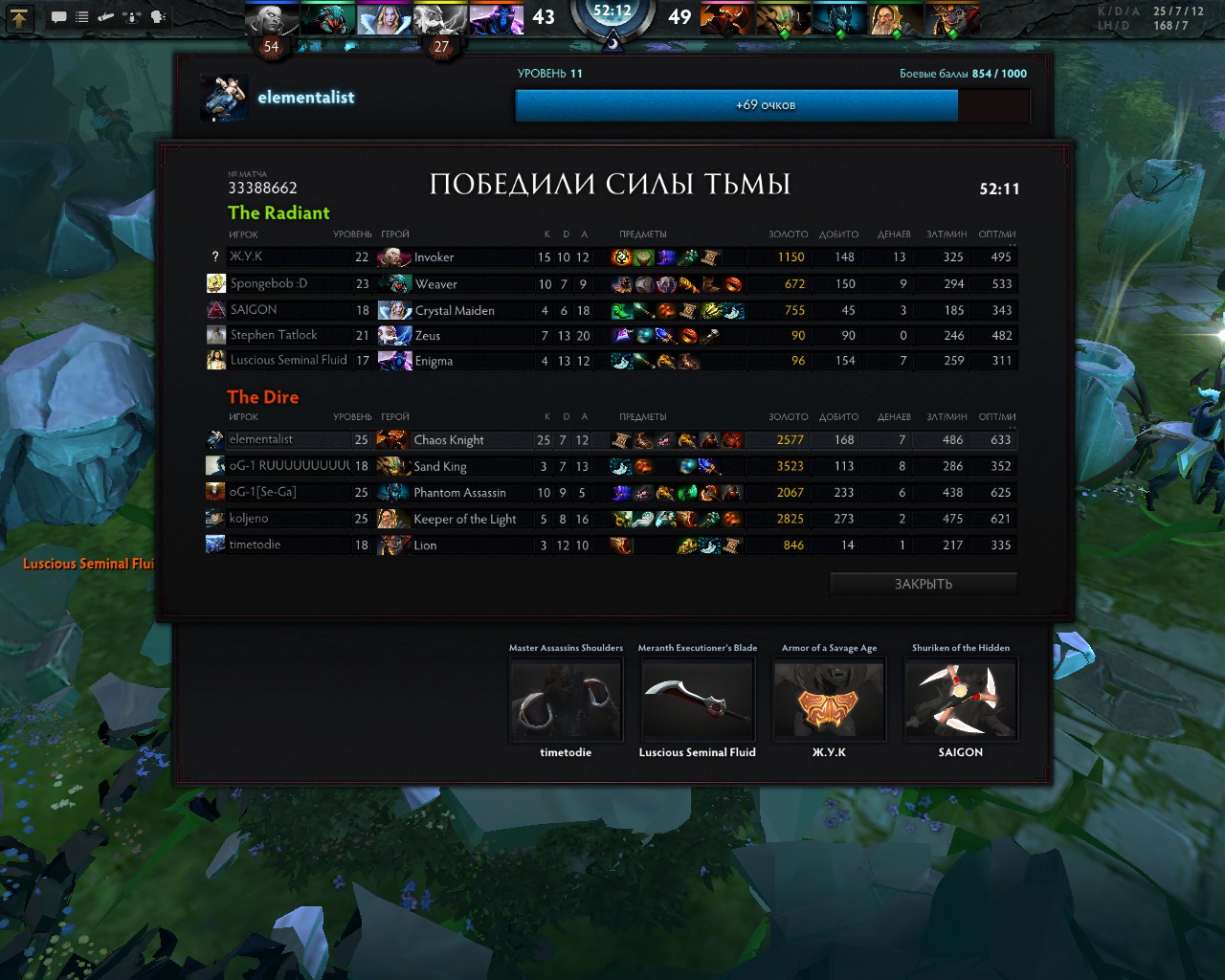Viewport: 1225px width, 980px height.
Task: Inspect the Shuriken of the Hidden drop
Action: pyautogui.click(x=960, y=701)
